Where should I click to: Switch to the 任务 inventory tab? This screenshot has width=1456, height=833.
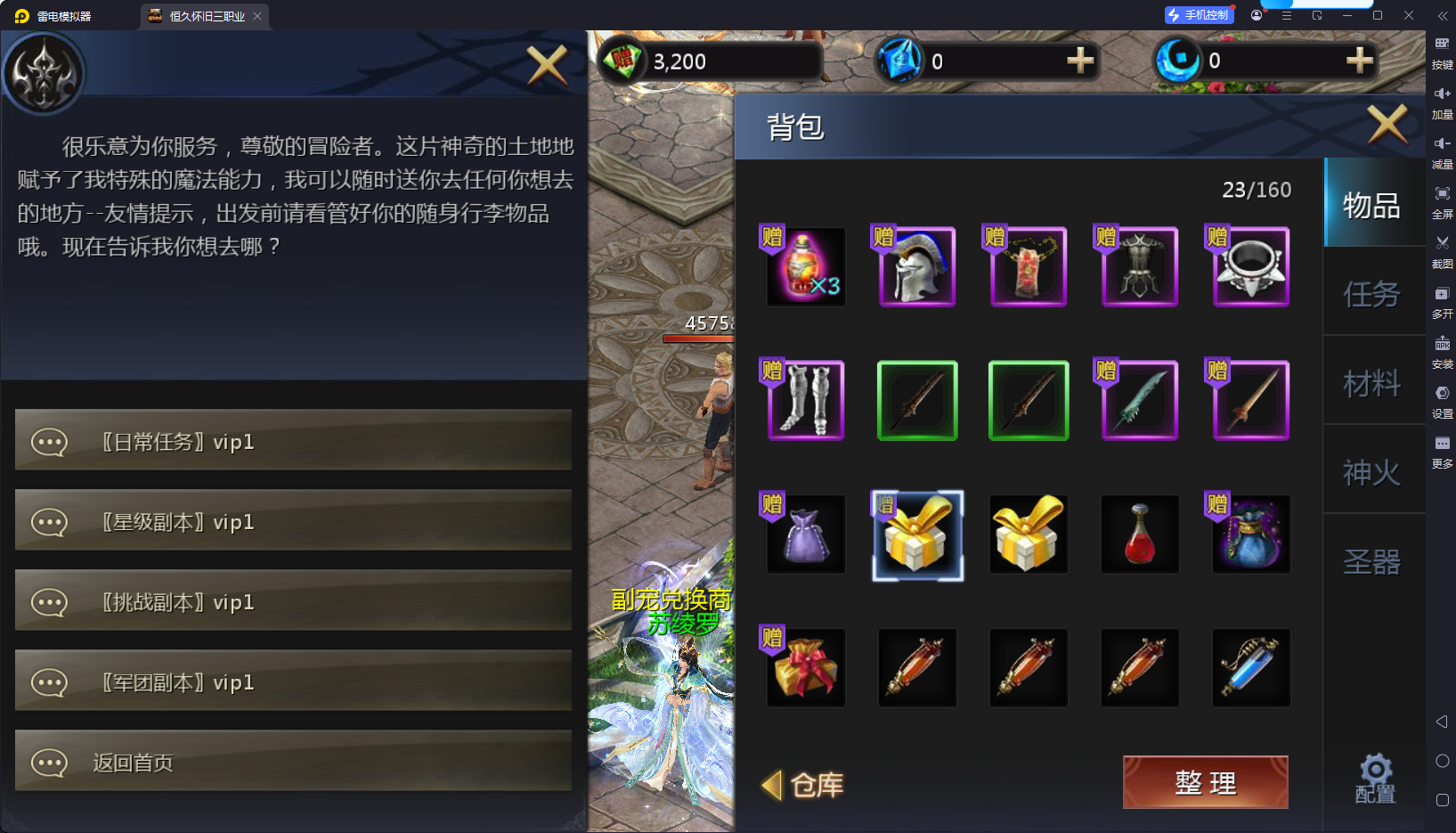pyautogui.click(x=1371, y=294)
